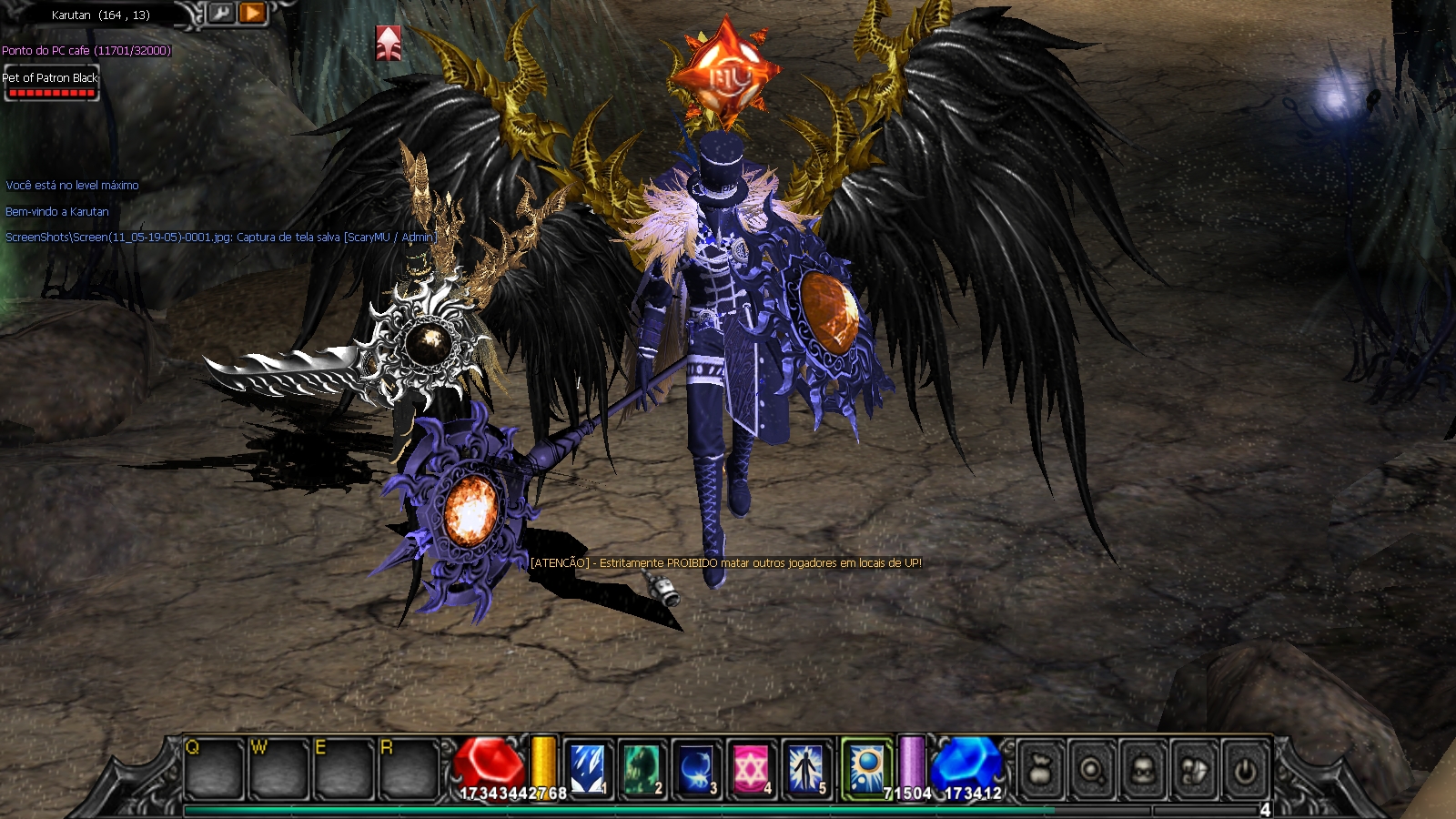Choose the highlighted blue orb active skill
Image resolution: width=1456 pixels, height=819 pixels.
click(865, 769)
